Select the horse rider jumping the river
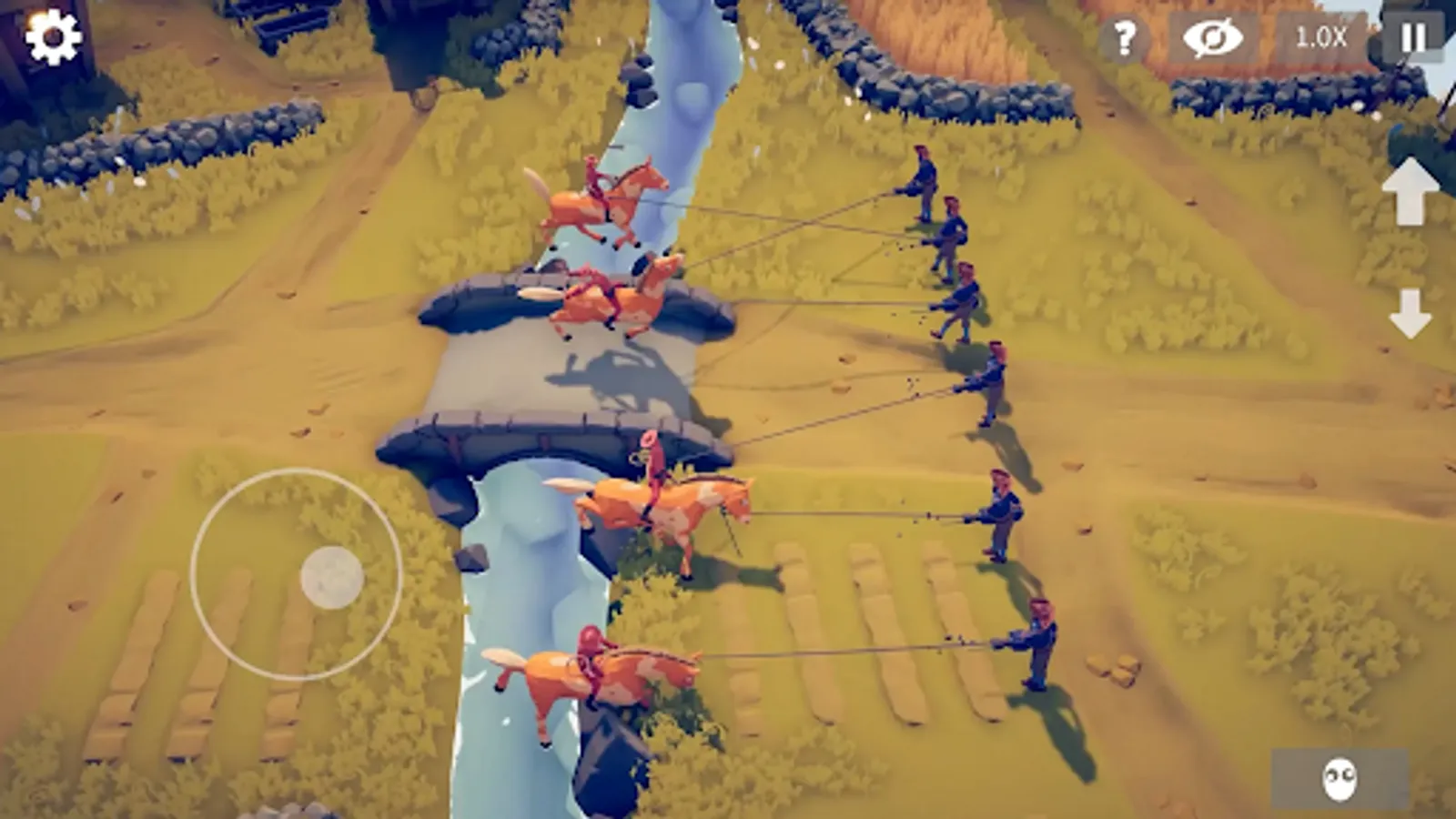 coord(601,200)
